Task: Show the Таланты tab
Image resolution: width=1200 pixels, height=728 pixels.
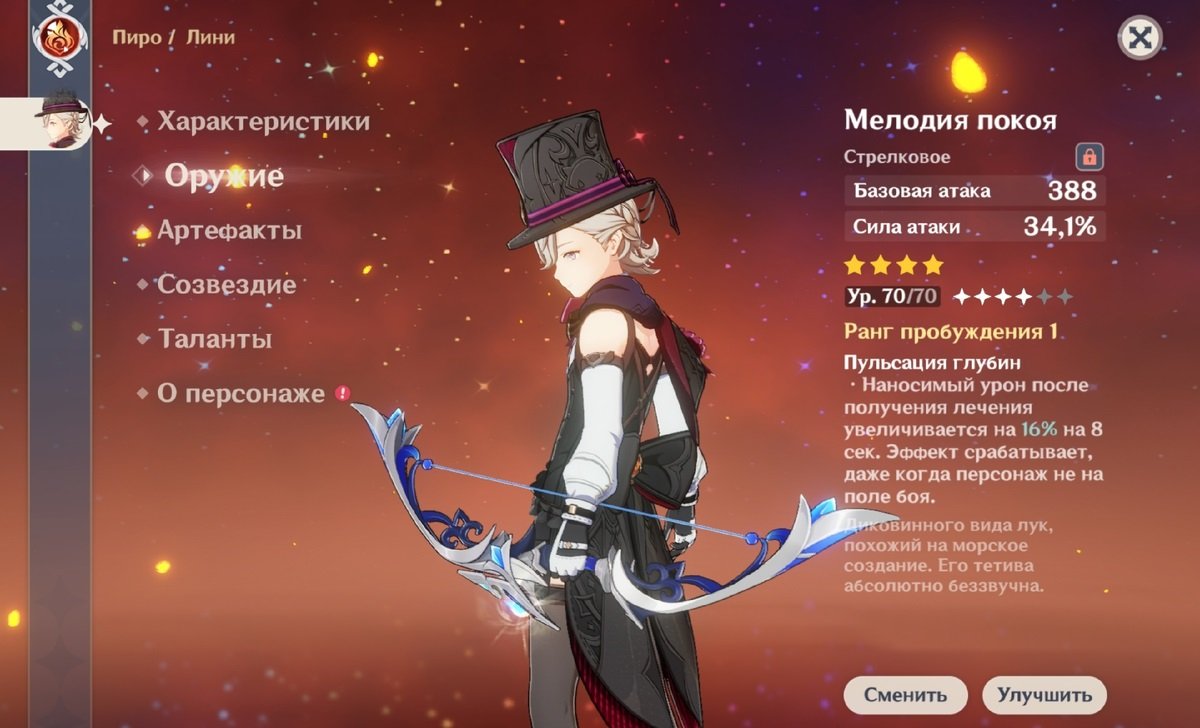Action: [x=214, y=339]
